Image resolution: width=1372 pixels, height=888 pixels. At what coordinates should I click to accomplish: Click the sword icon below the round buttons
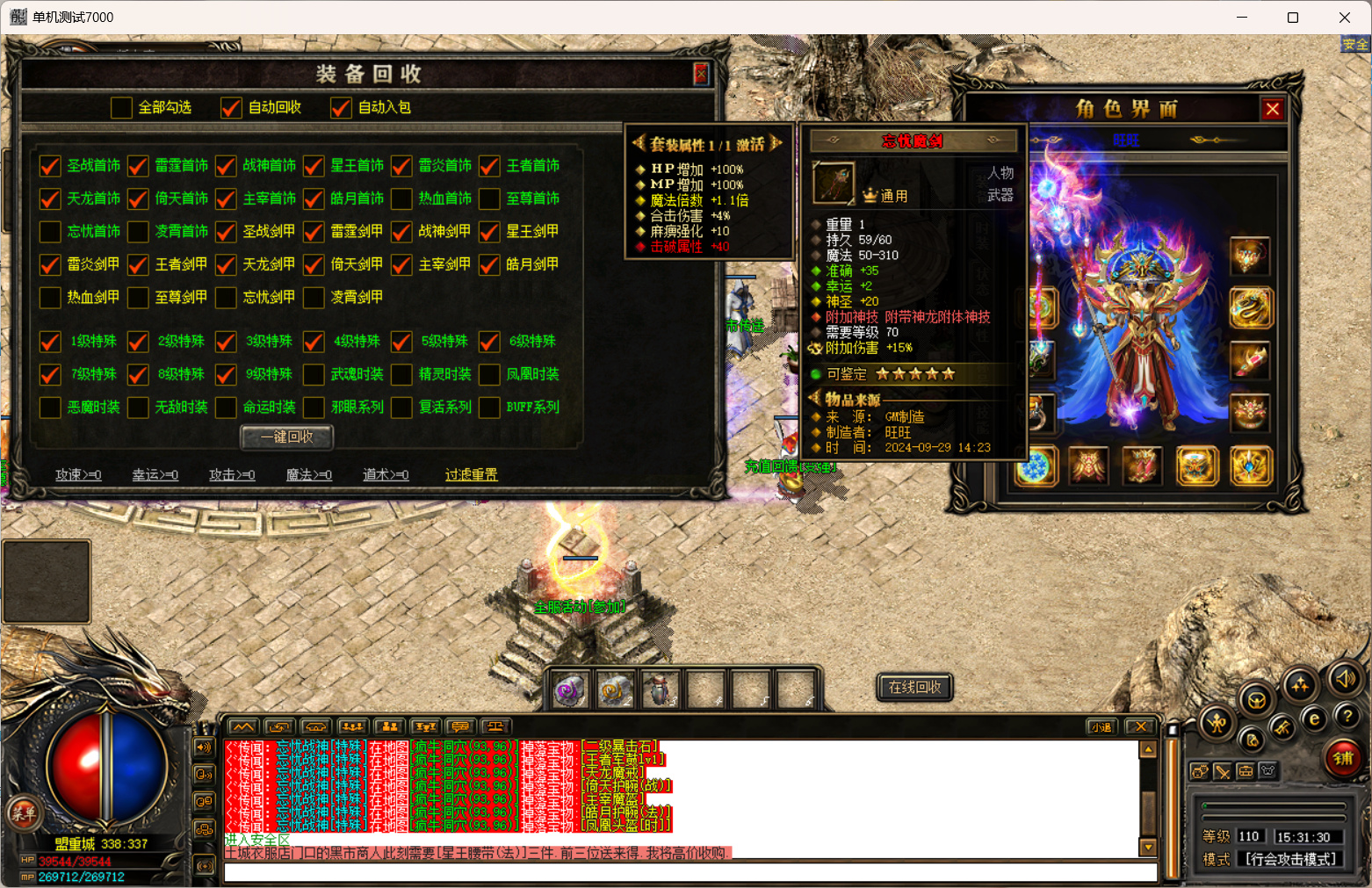pos(1223,772)
